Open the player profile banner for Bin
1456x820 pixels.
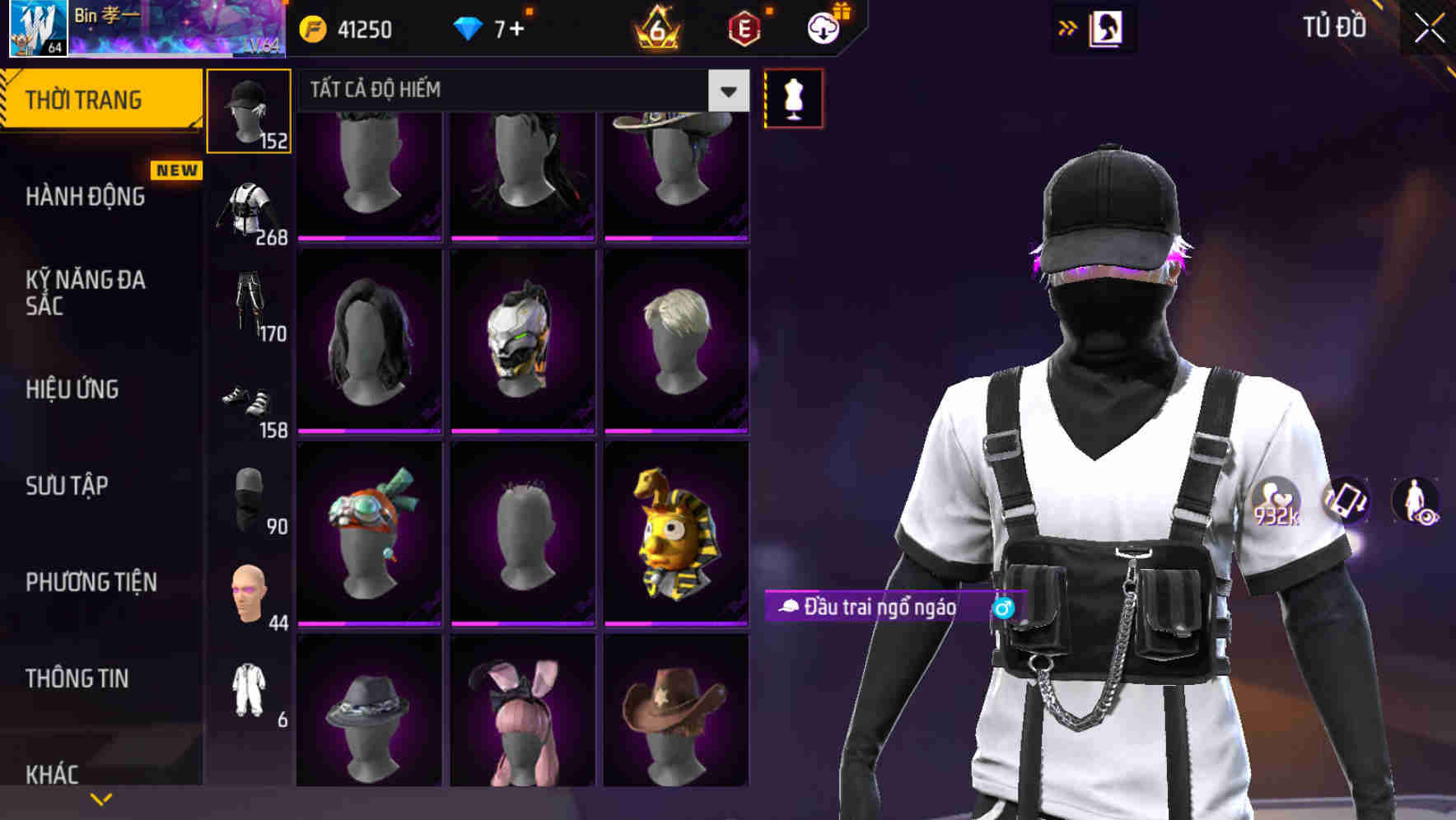[148, 29]
